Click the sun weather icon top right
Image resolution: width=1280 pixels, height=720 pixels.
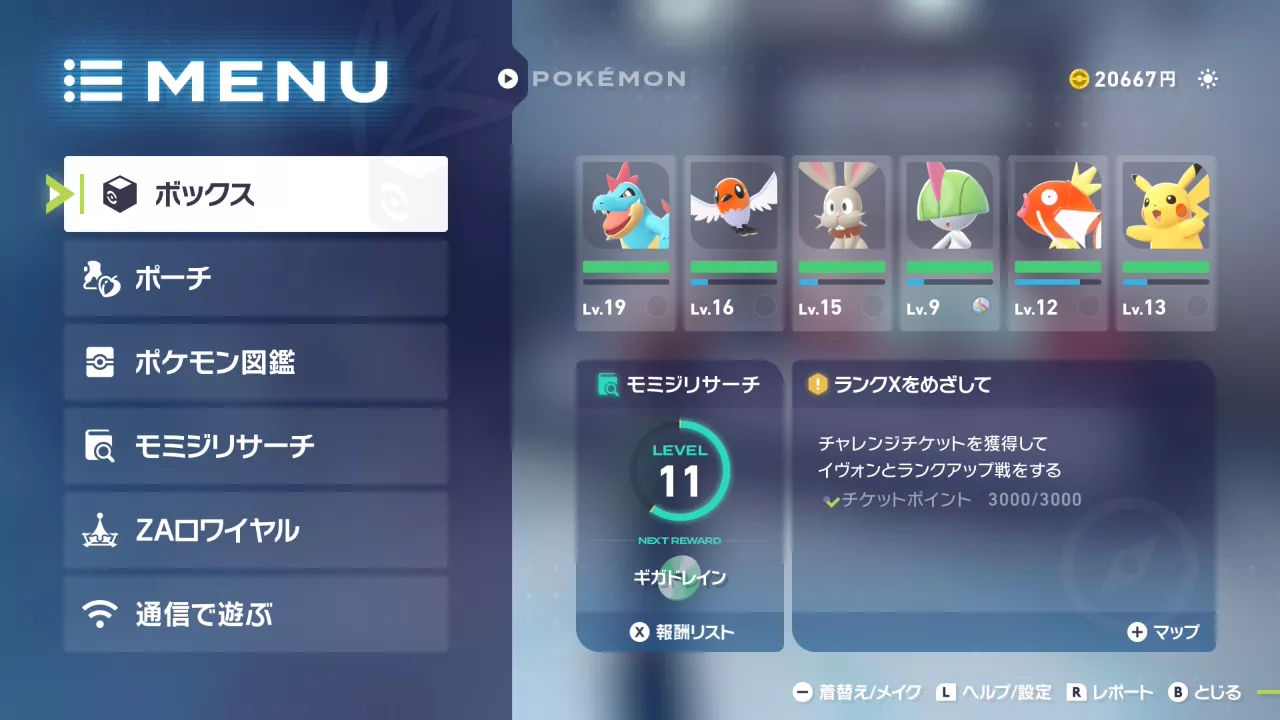pos(1209,79)
